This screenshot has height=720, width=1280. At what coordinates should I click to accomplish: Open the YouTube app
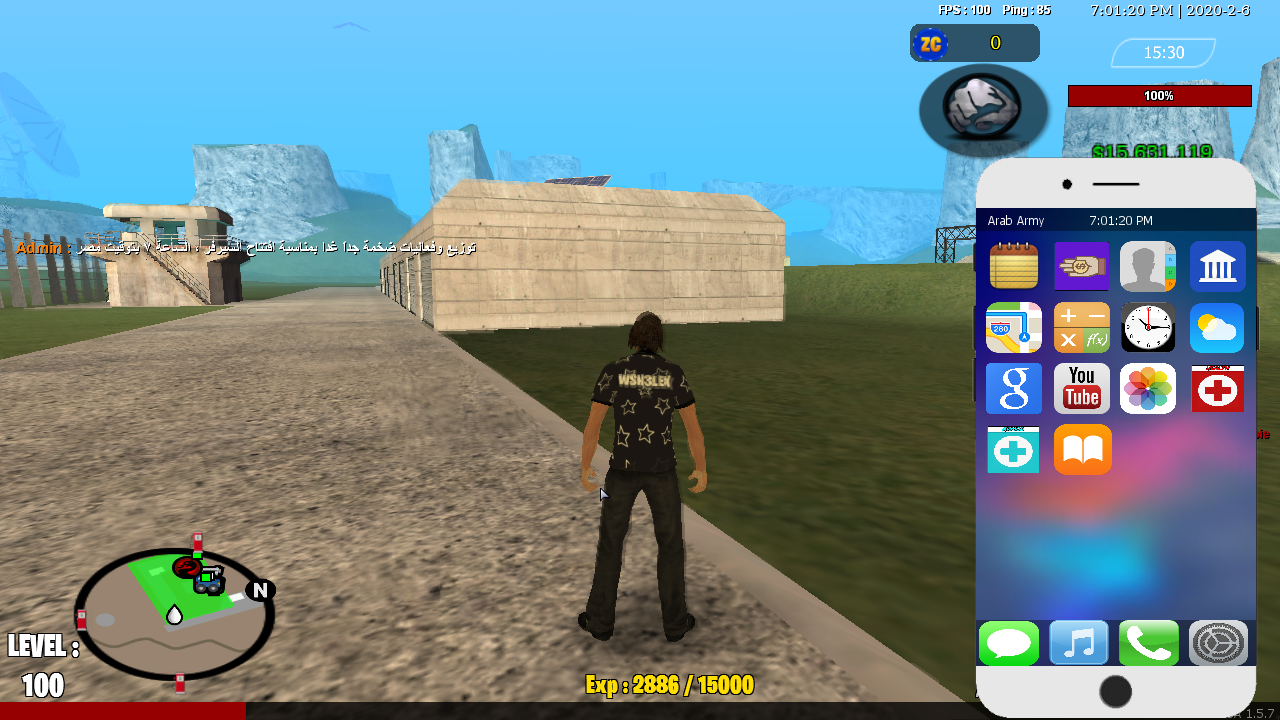click(1081, 389)
